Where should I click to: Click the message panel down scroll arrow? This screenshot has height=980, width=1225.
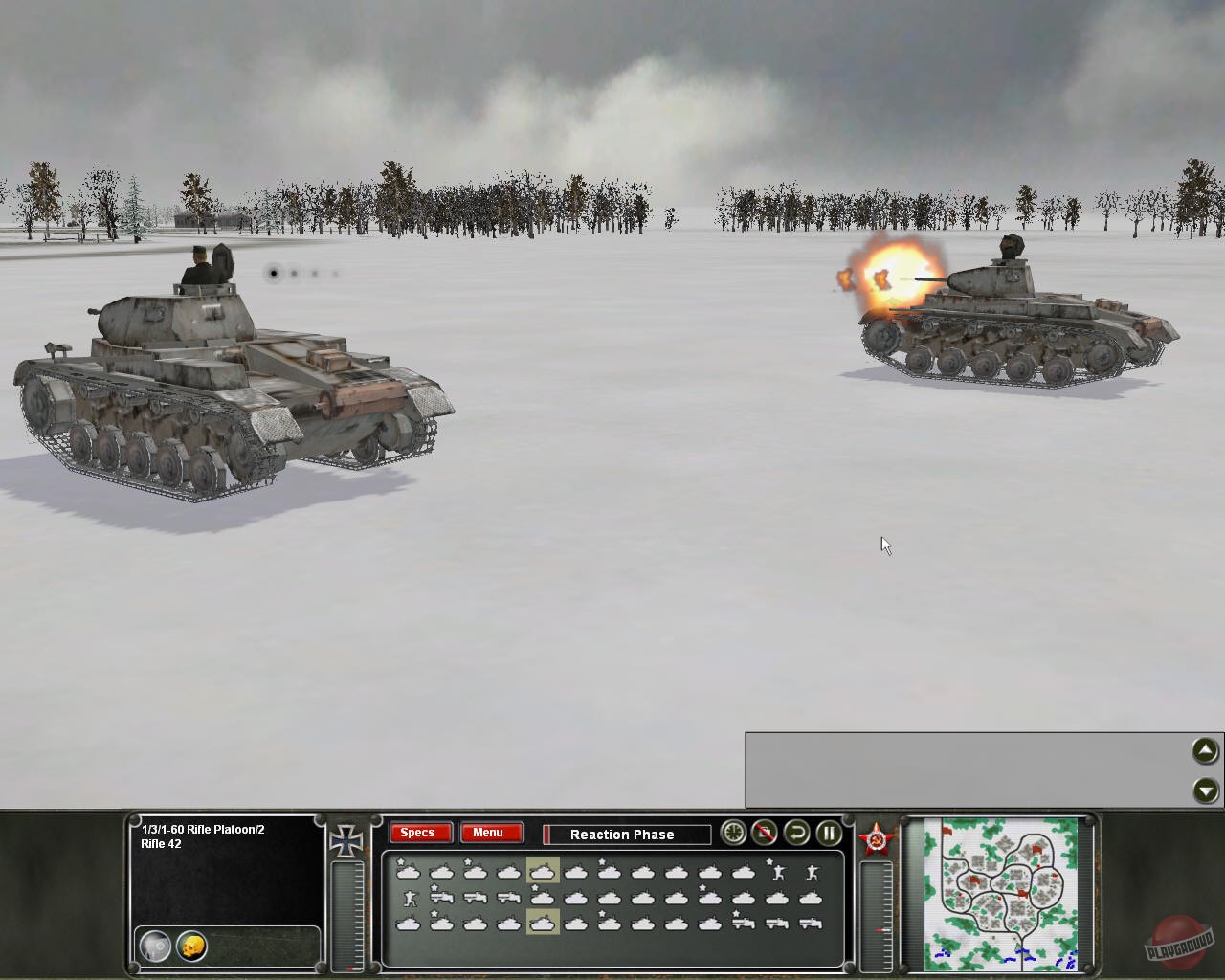pos(1204,791)
